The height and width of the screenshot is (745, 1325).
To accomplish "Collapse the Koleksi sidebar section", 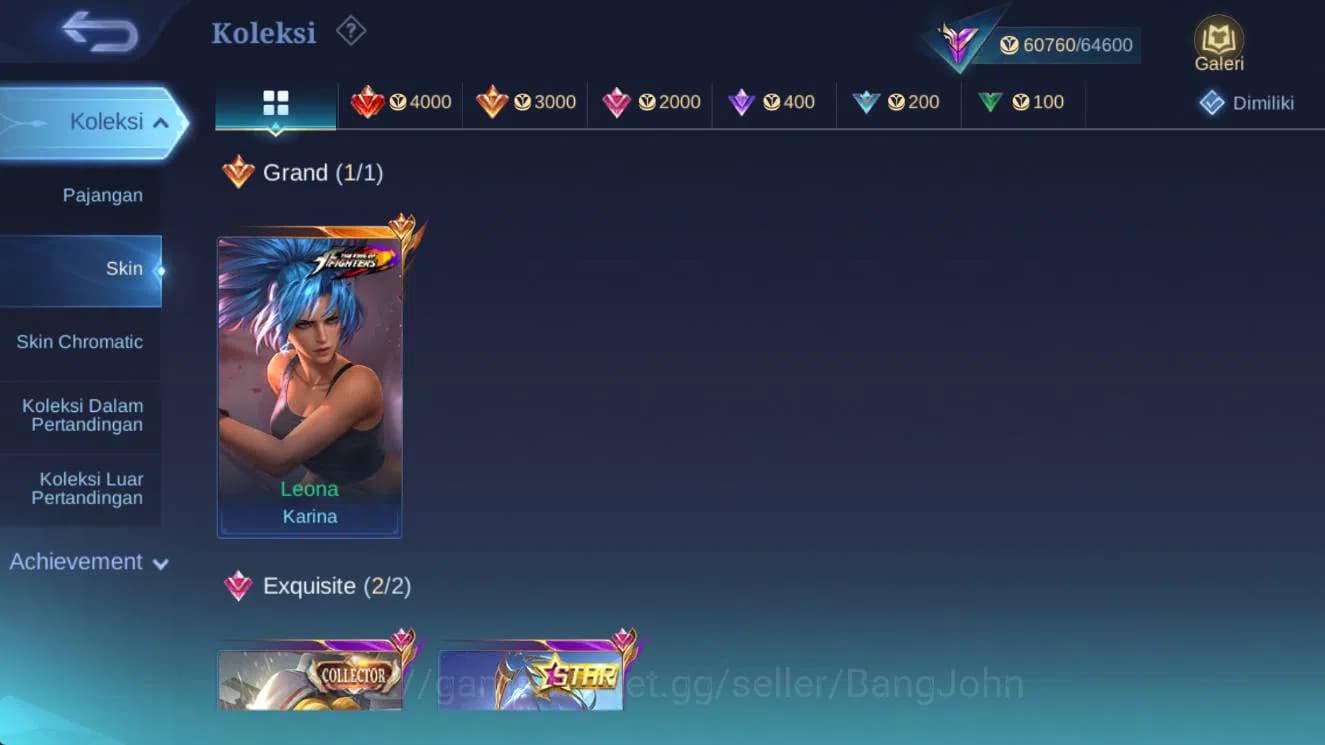I will (x=100, y=121).
